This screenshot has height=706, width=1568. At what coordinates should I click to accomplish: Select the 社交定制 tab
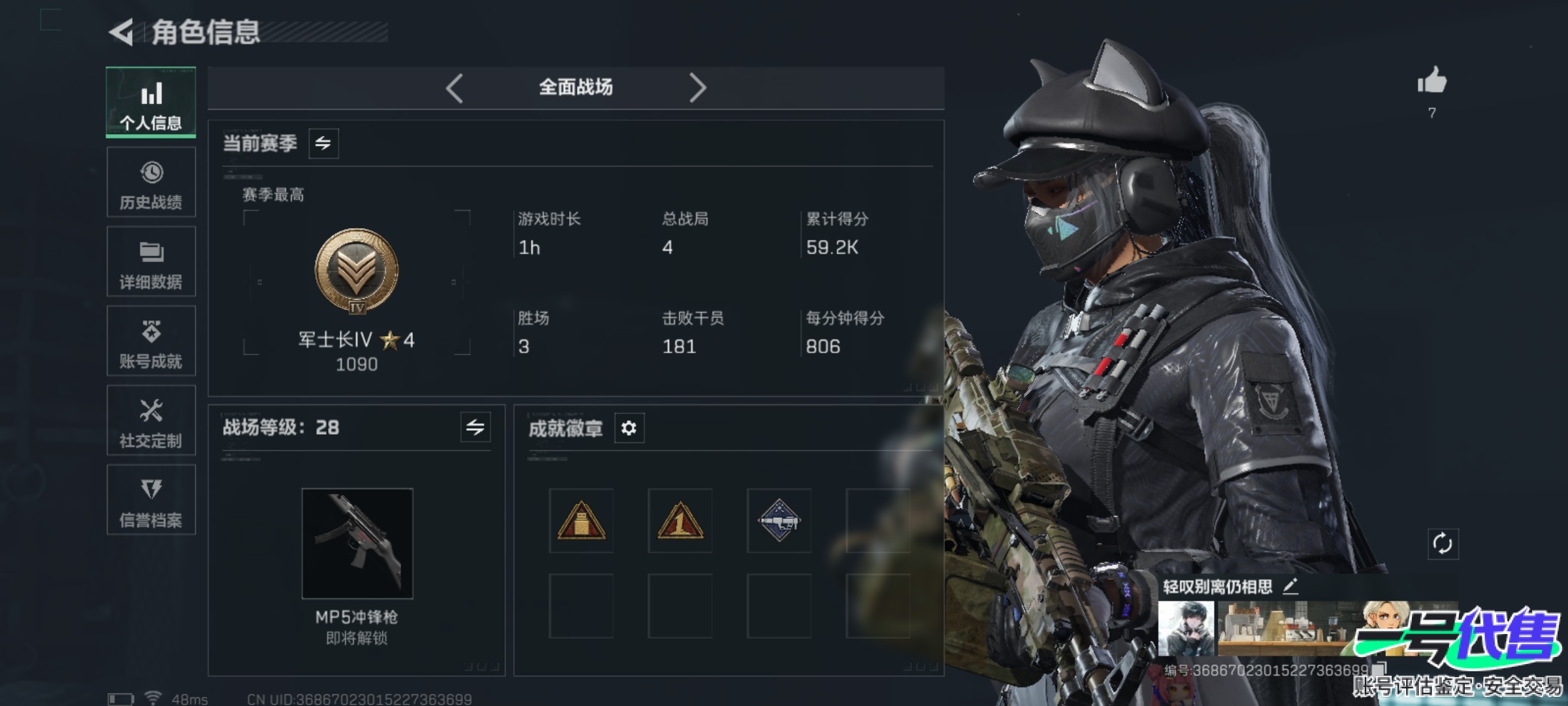[151, 420]
